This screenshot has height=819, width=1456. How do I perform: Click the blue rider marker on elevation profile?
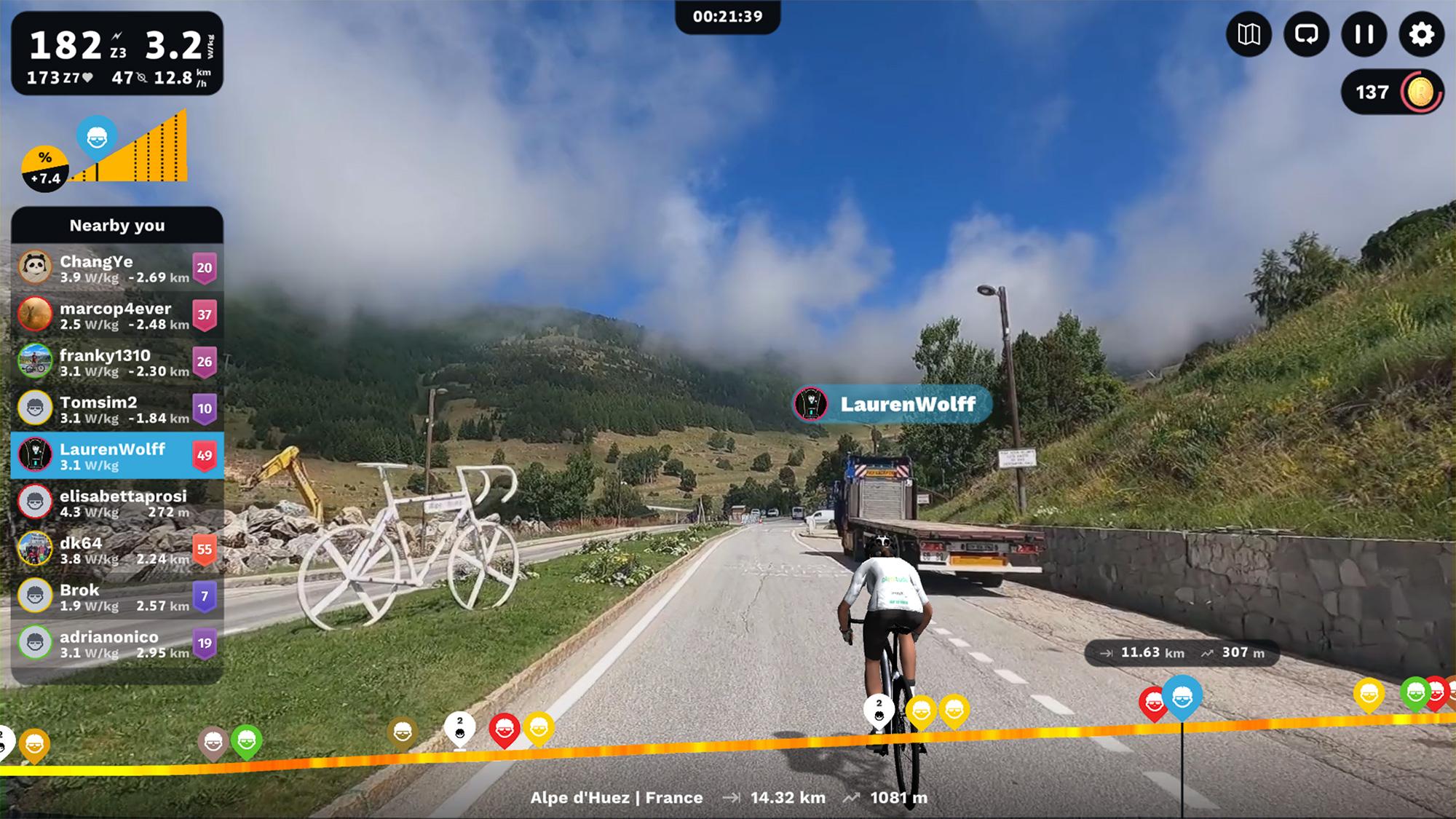(1181, 696)
